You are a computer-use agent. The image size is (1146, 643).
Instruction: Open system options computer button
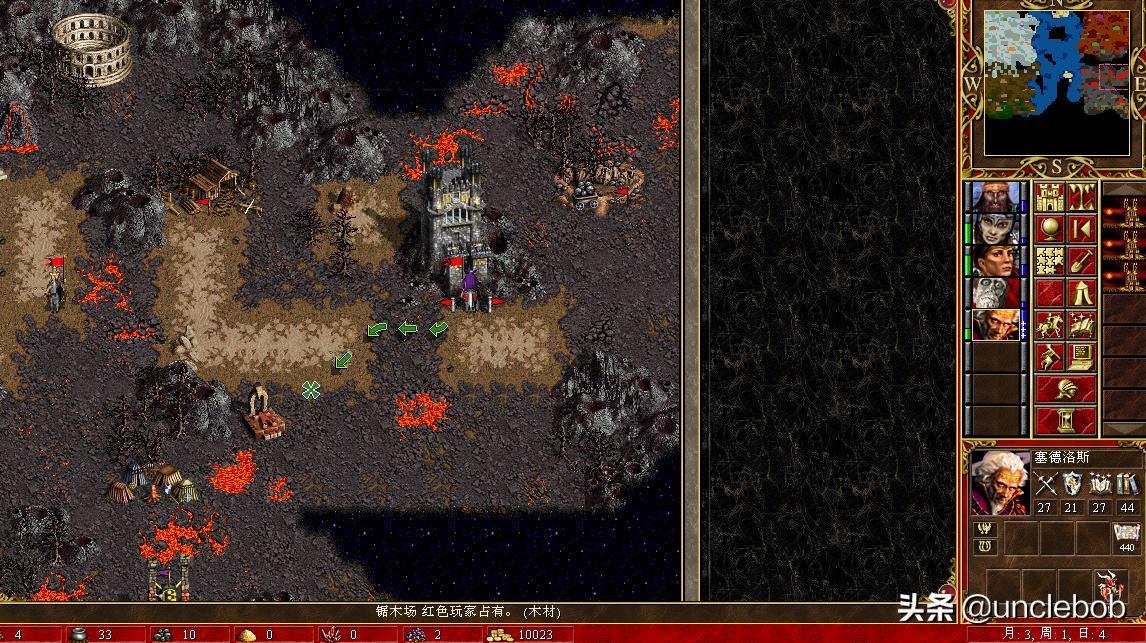[x=1081, y=356]
